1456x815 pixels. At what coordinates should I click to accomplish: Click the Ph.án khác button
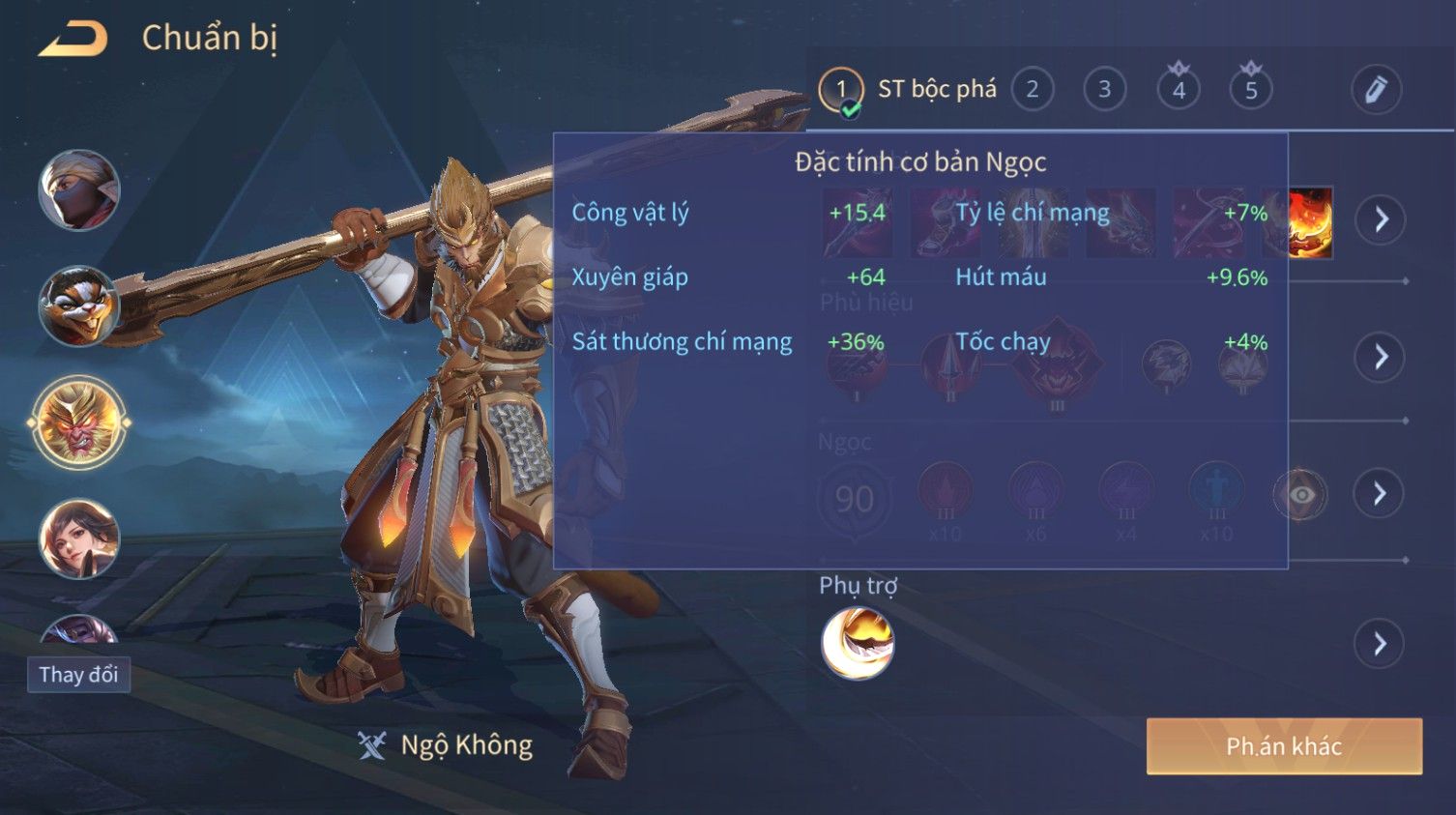[x=1283, y=746]
